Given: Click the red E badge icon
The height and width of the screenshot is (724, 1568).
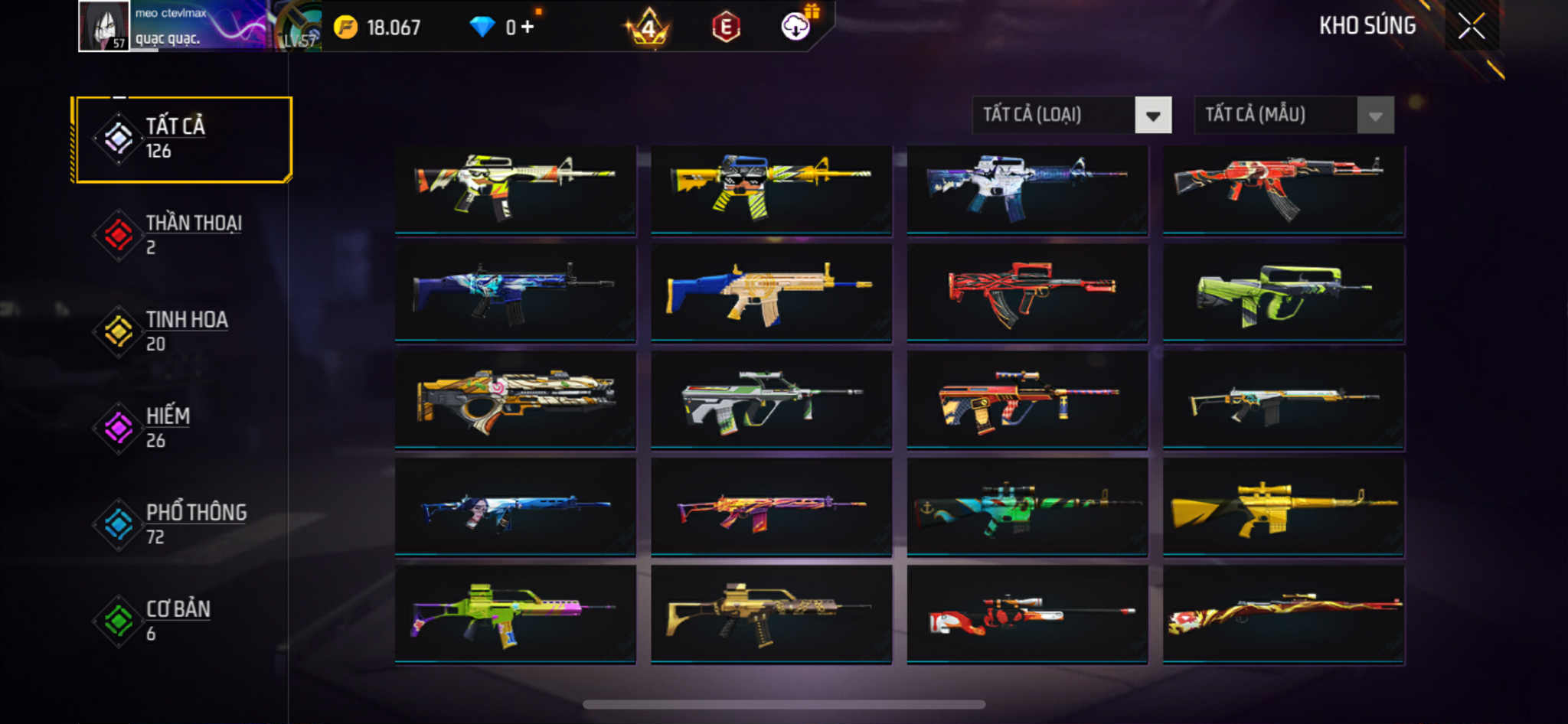Looking at the screenshot, I should [x=726, y=28].
